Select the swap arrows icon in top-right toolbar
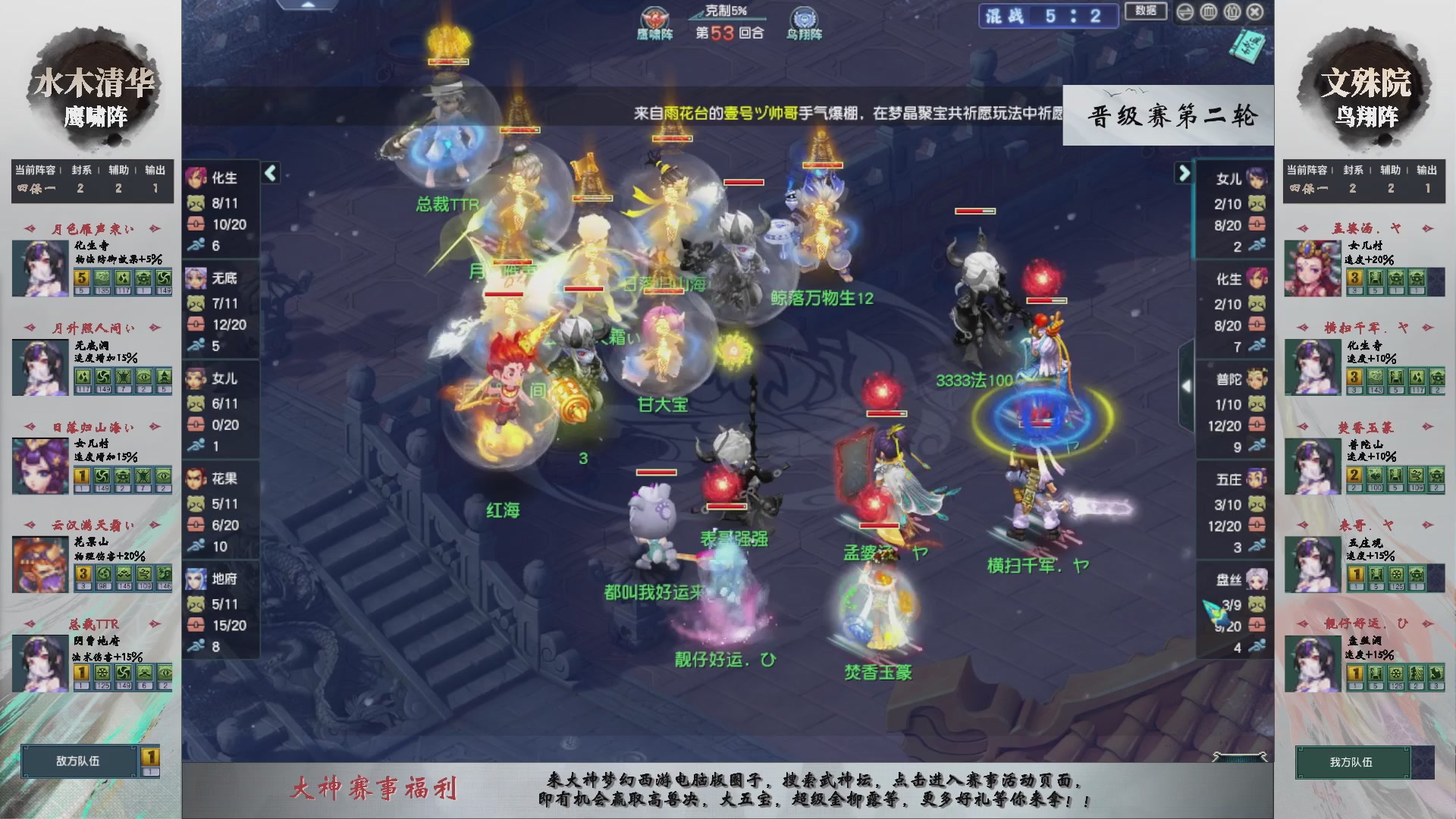Screen dimensions: 1456x819 tap(1185, 12)
